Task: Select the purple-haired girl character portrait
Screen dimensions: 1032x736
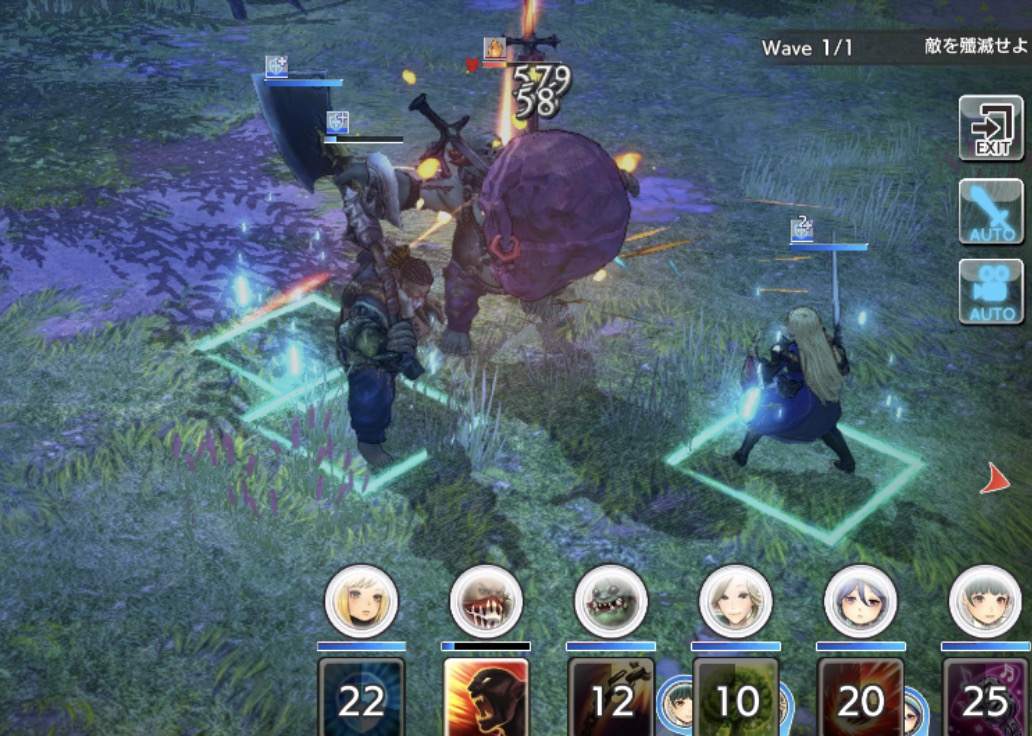Action: (x=860, y=601)
